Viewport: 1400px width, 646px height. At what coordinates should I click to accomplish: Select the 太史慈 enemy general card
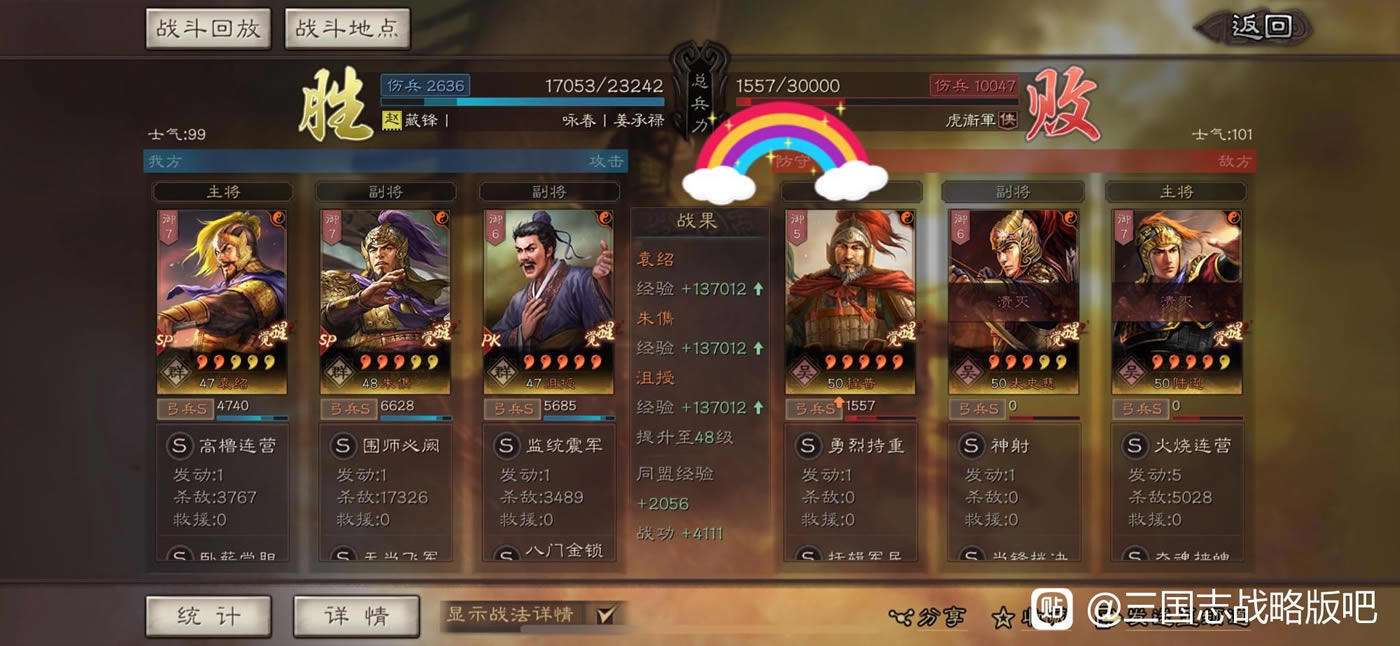click(x=1013, y=300)
